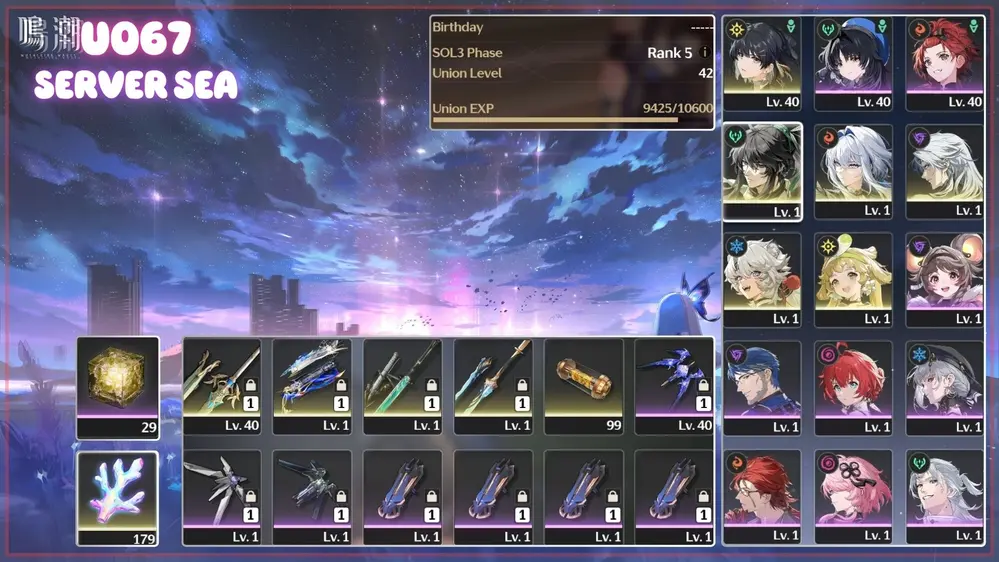Pick the teal-bladed broadblade weapon
This screenshot has height=562, width=999.
pos(402,379)
